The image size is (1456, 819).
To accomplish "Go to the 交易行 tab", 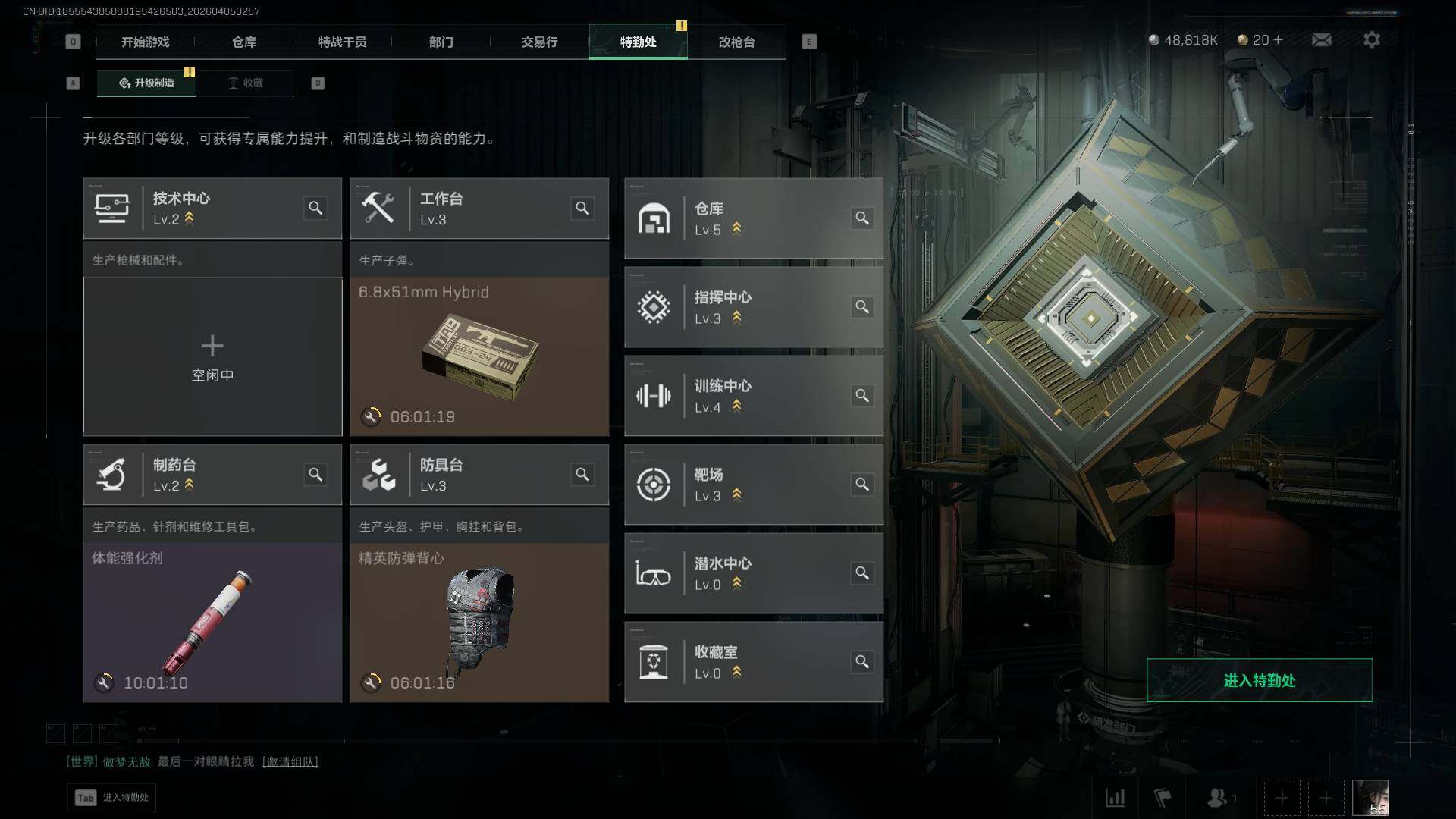I will click(539, 42).
